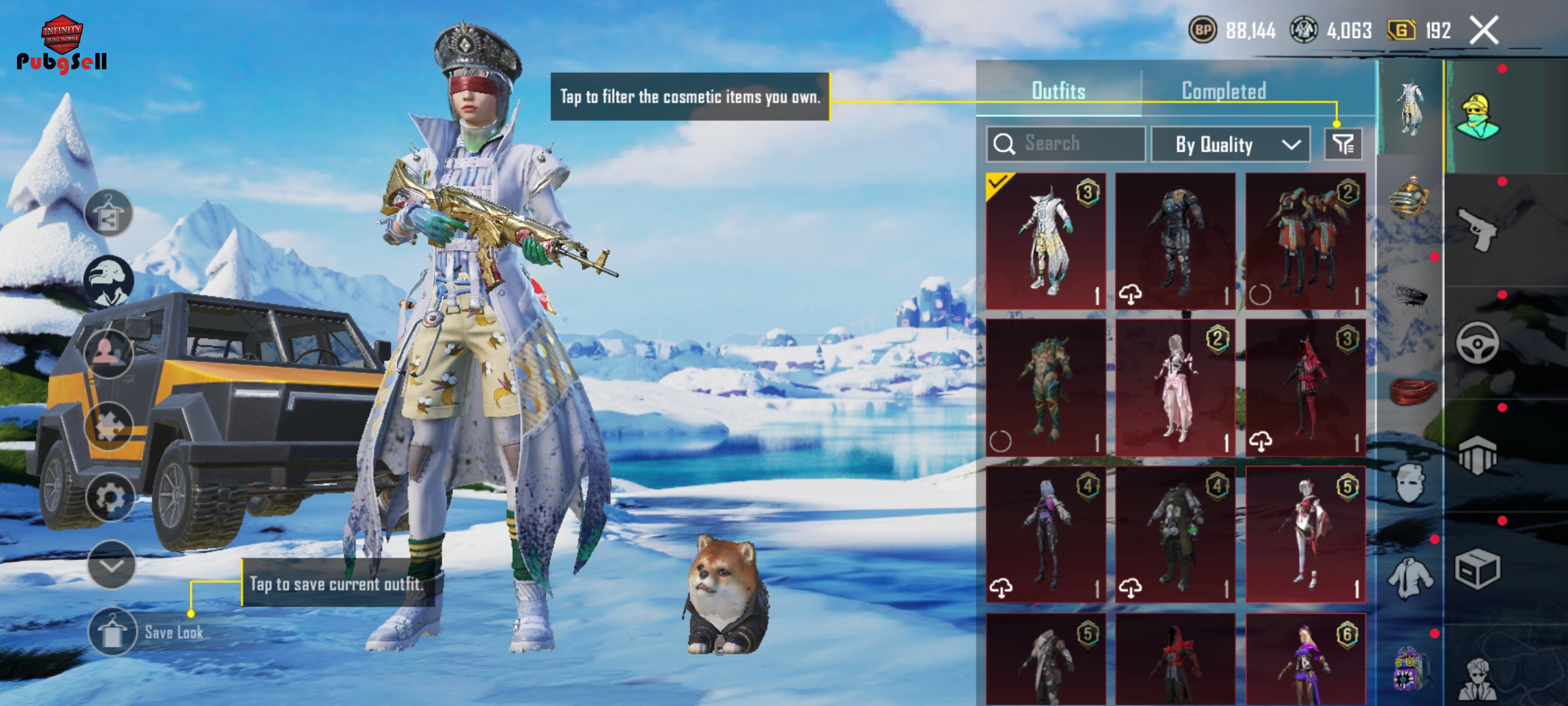Toggle the owned-items filter funnel icon
Viewport: 1568px width, 706px height.
(x=1343, y=144)
